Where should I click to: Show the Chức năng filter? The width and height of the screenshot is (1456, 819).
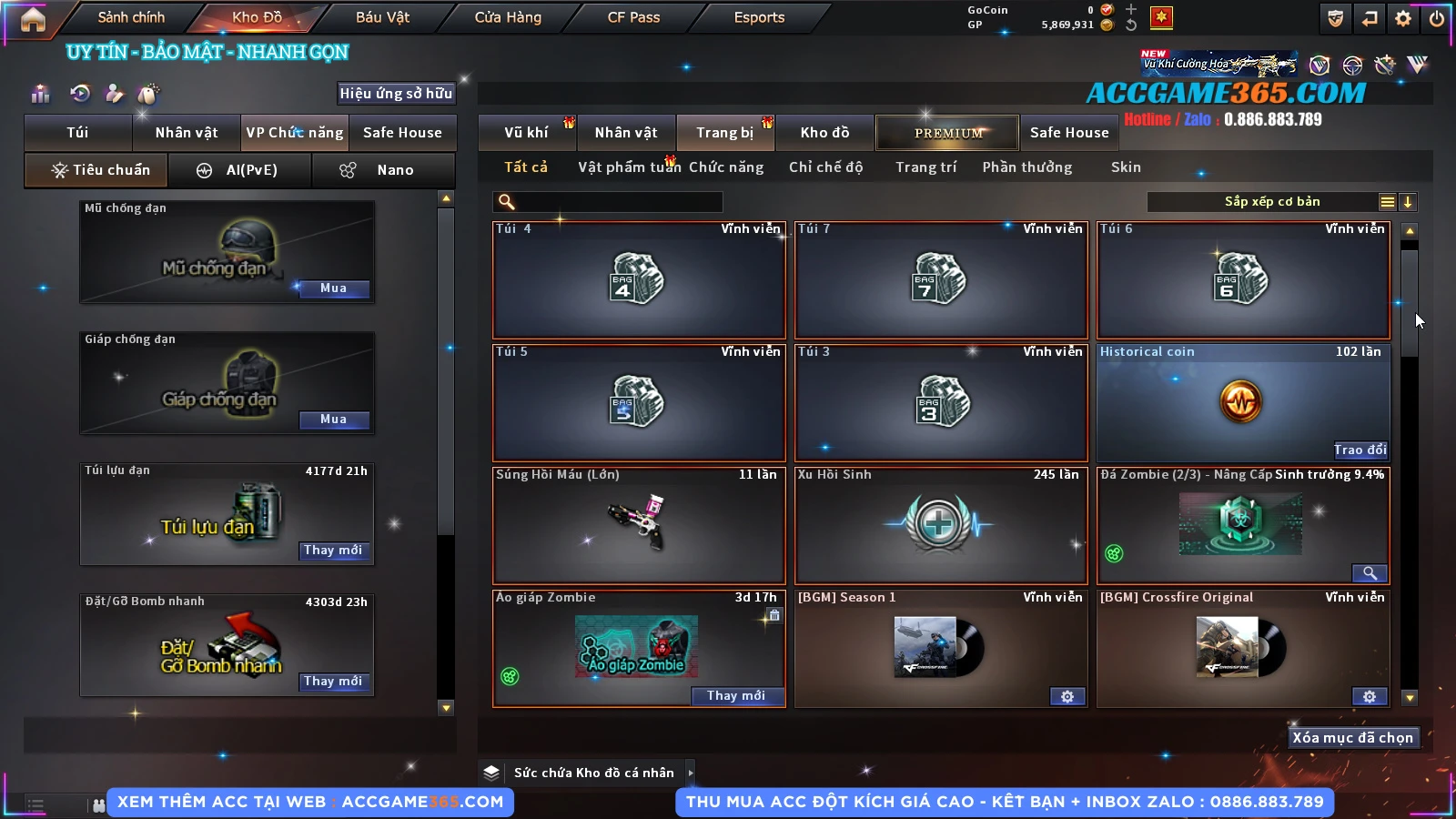click(726, 167)
